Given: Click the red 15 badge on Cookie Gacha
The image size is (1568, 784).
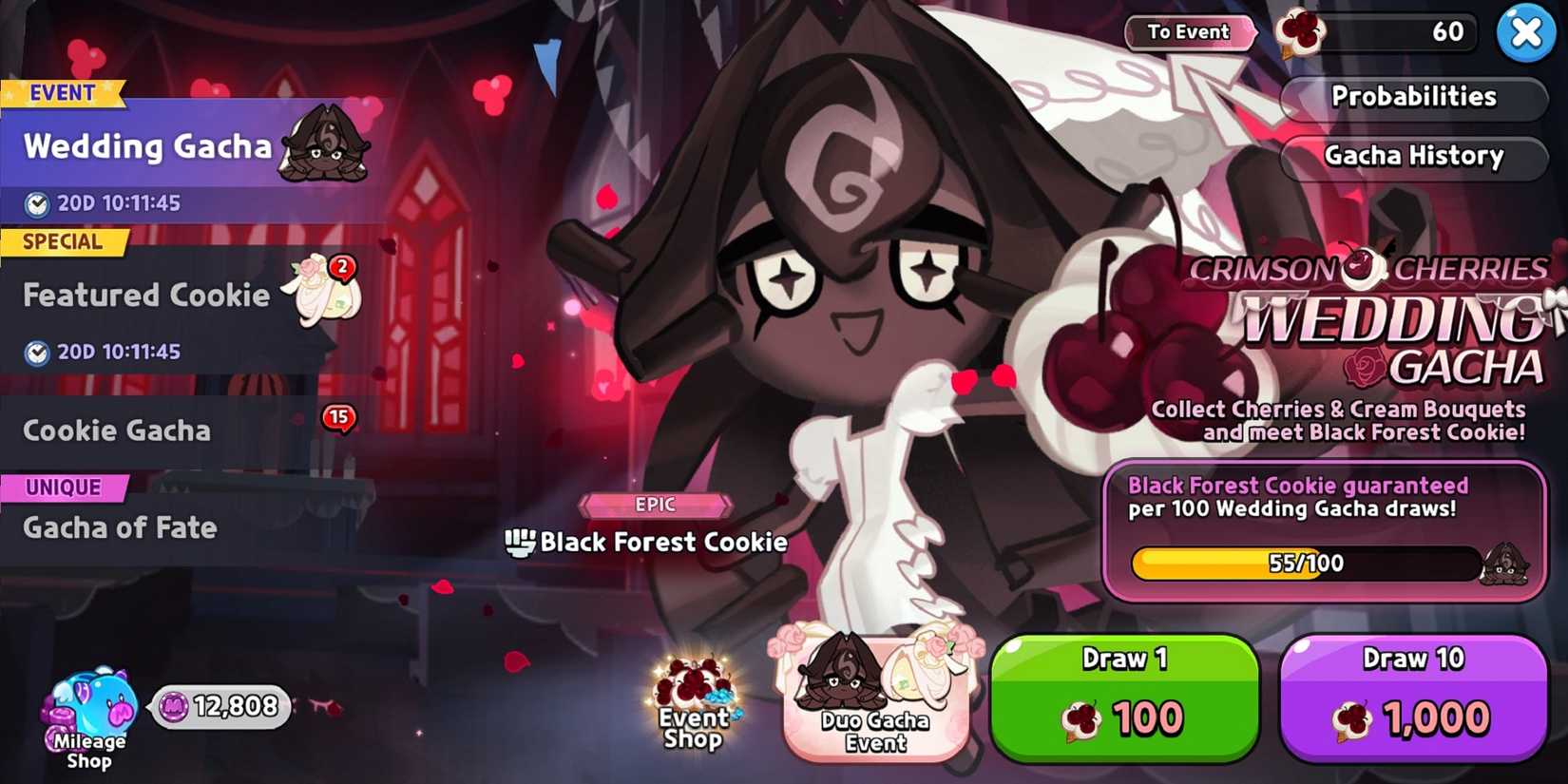Looking at the screenshot, I should click(x=337, y=416).
